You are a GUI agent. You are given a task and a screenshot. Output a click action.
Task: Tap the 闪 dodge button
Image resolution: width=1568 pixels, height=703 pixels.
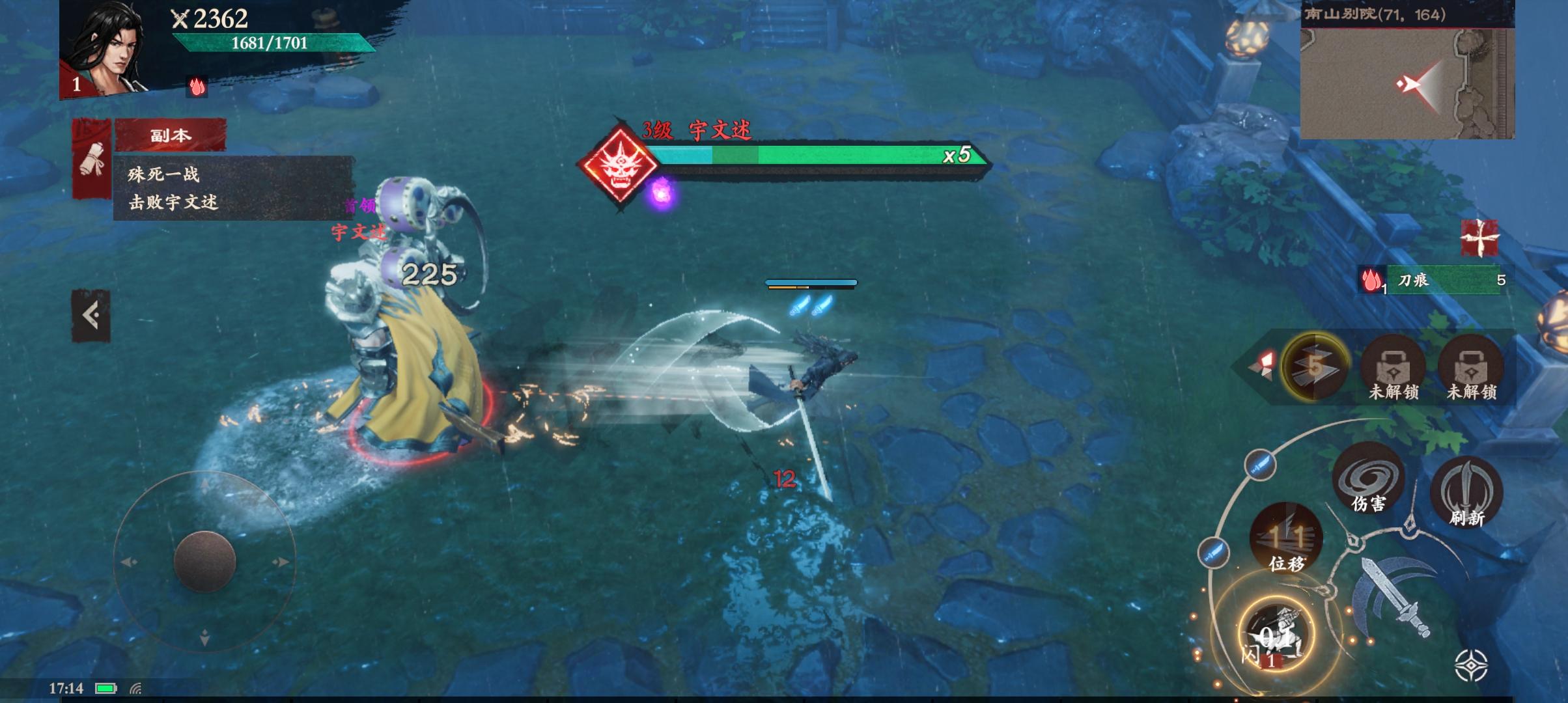[1275, 635]
